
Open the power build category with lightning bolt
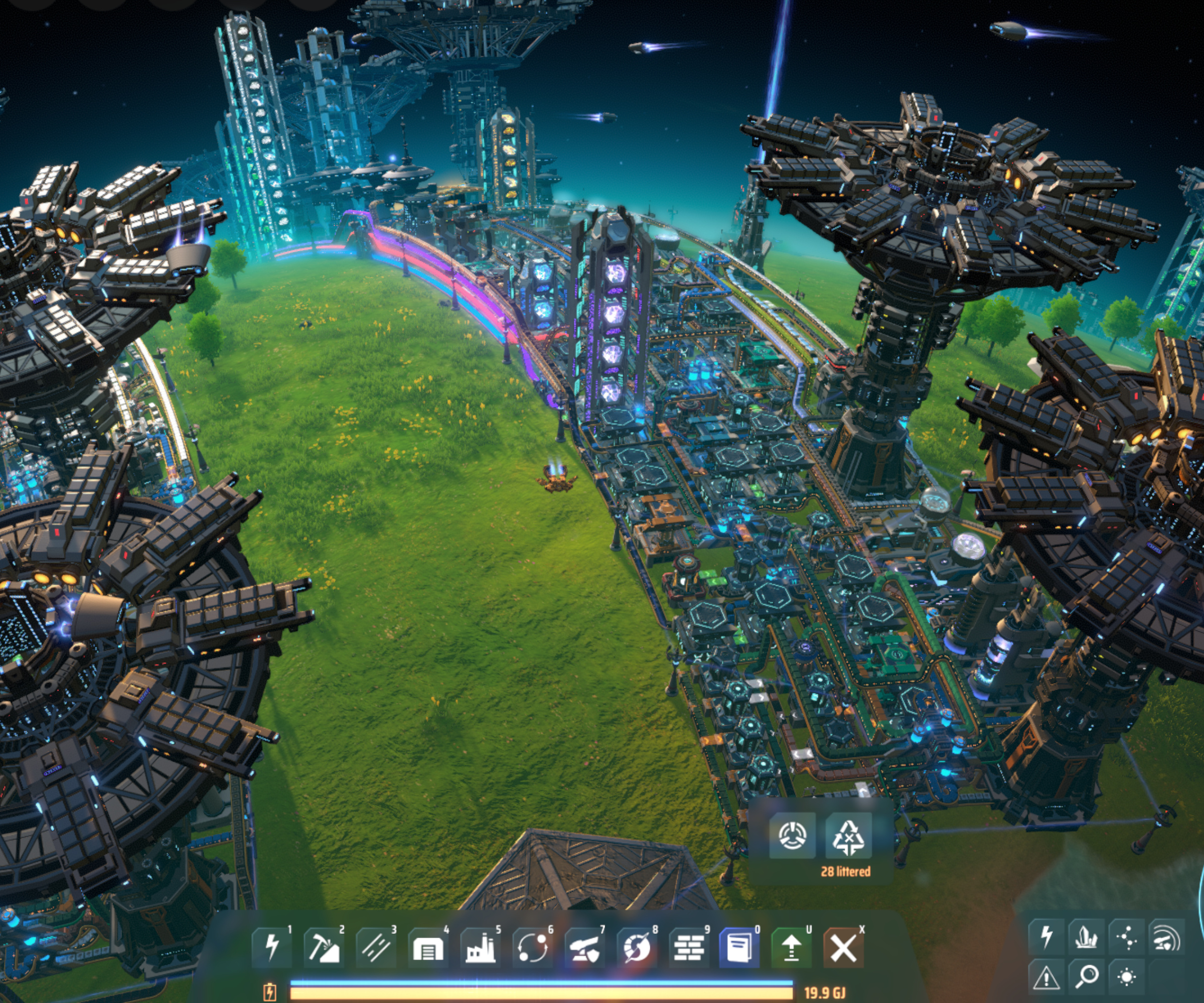click(272, 947)
